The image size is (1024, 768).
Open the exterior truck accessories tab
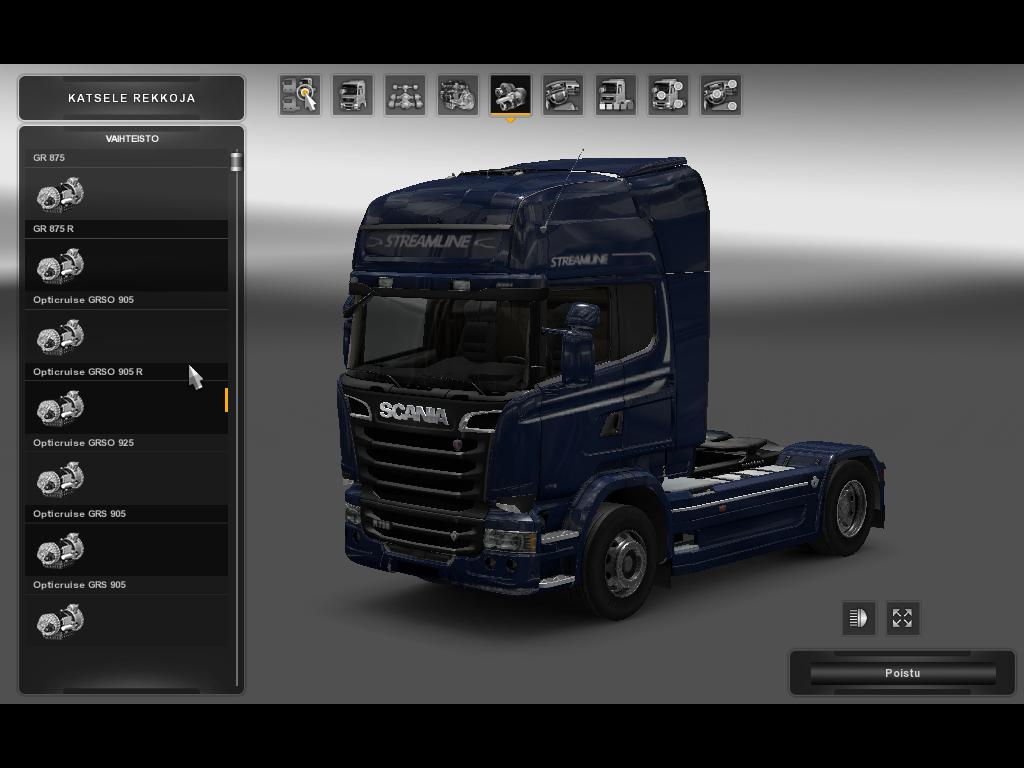click(x=668, y=95)
